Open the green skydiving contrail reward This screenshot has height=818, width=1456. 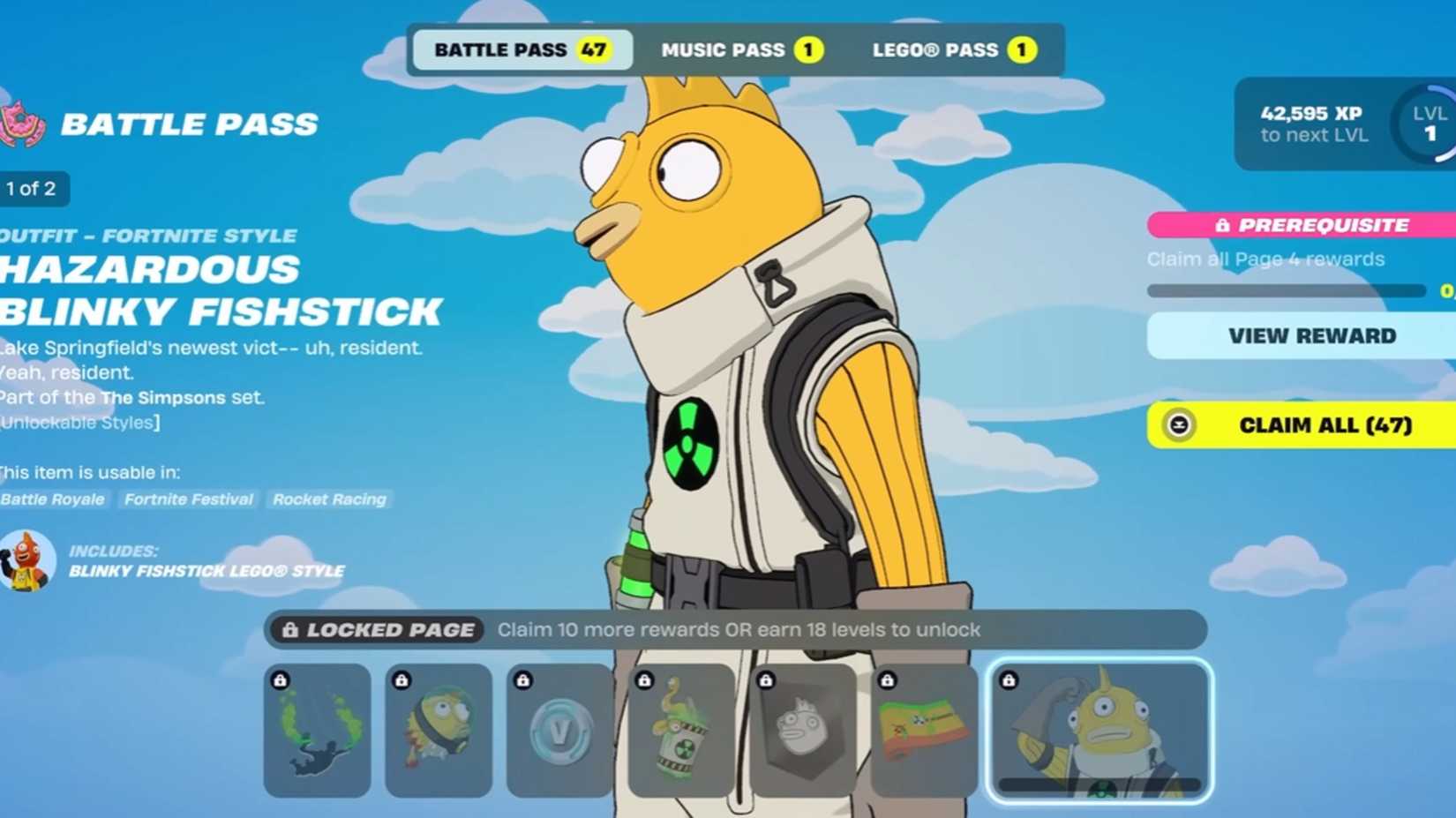coord(317,731)
